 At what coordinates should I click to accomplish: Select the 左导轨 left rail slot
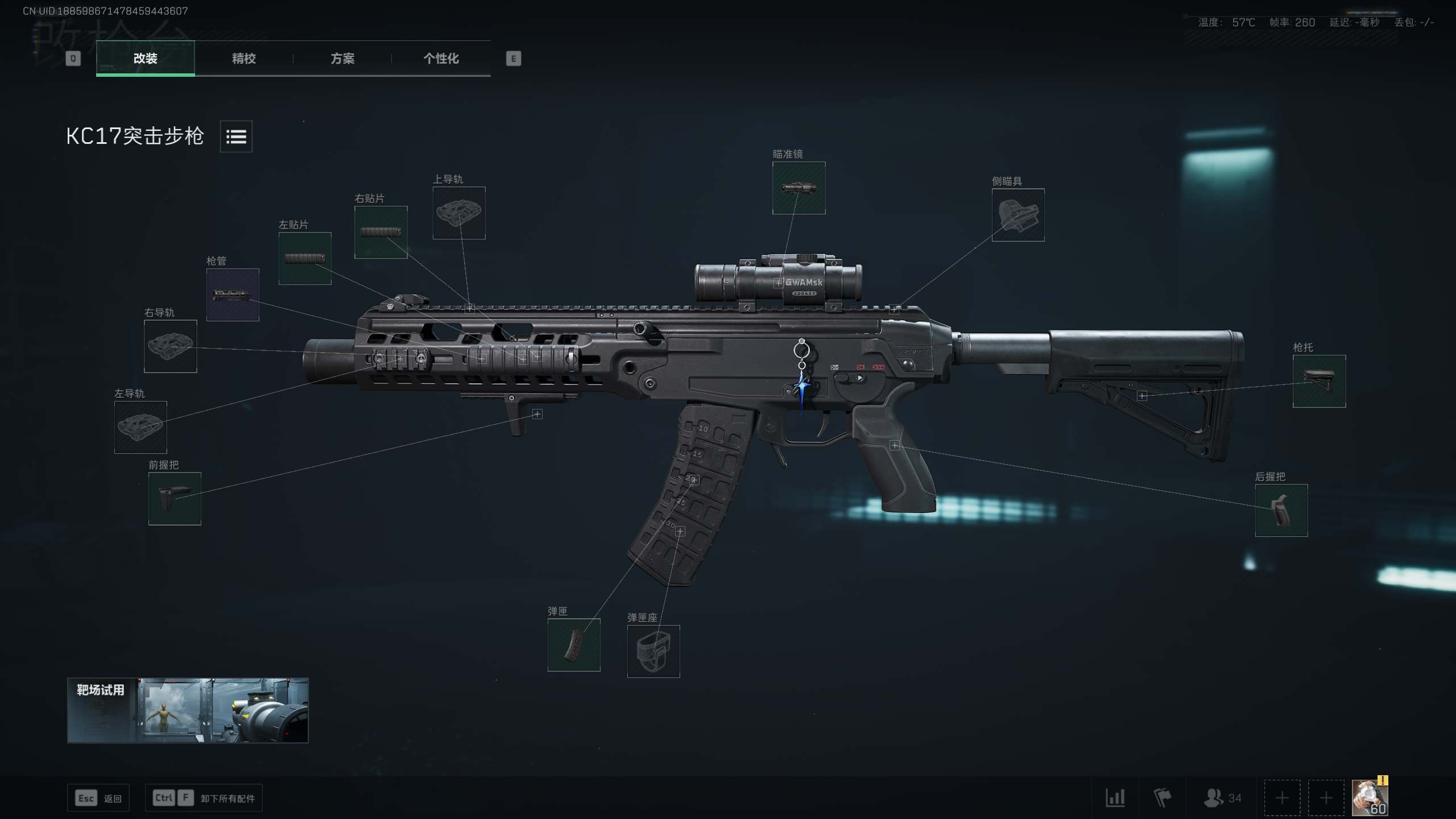point(140,427)
